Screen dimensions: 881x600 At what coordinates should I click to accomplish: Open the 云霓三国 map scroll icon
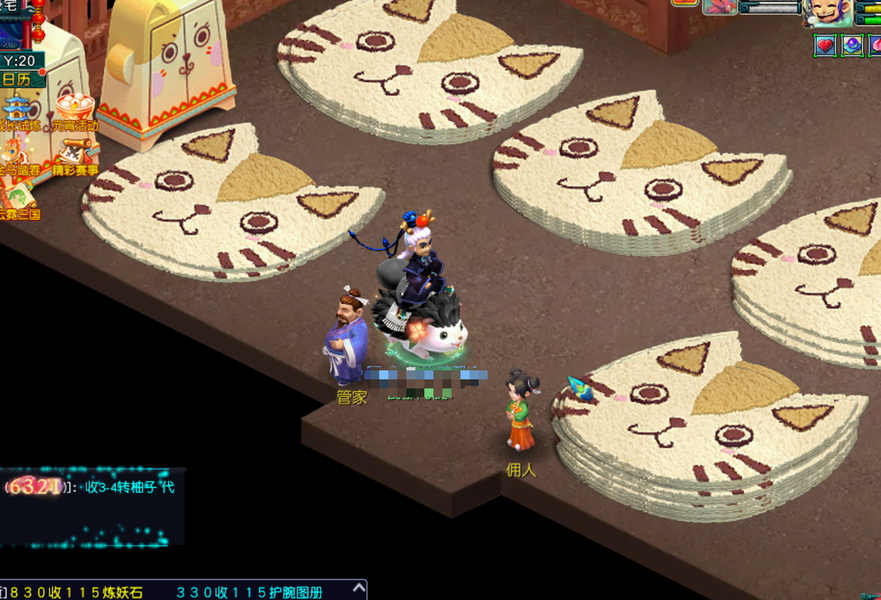tap(17, 200)
